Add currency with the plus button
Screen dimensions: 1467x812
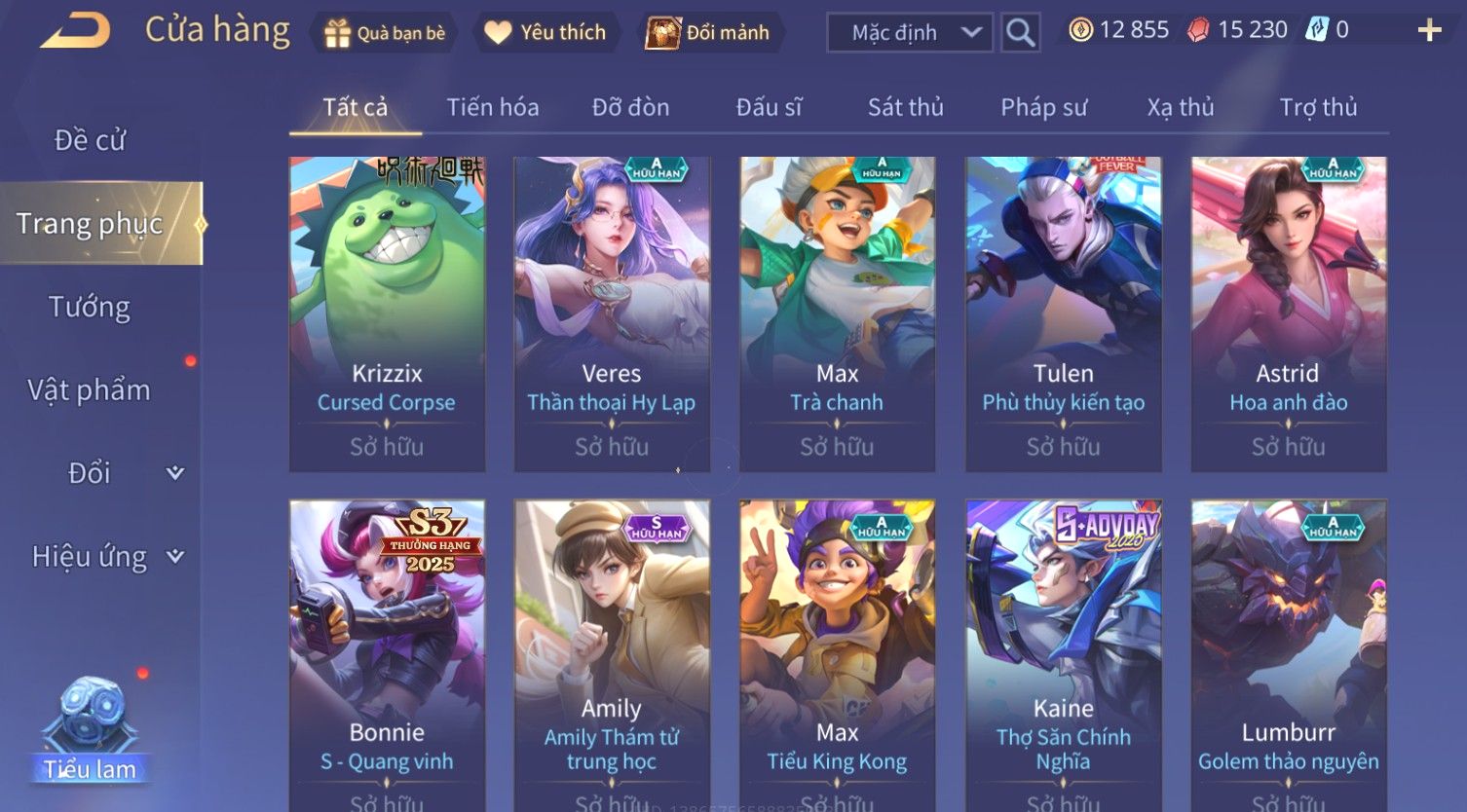(x=1429, y=31)
